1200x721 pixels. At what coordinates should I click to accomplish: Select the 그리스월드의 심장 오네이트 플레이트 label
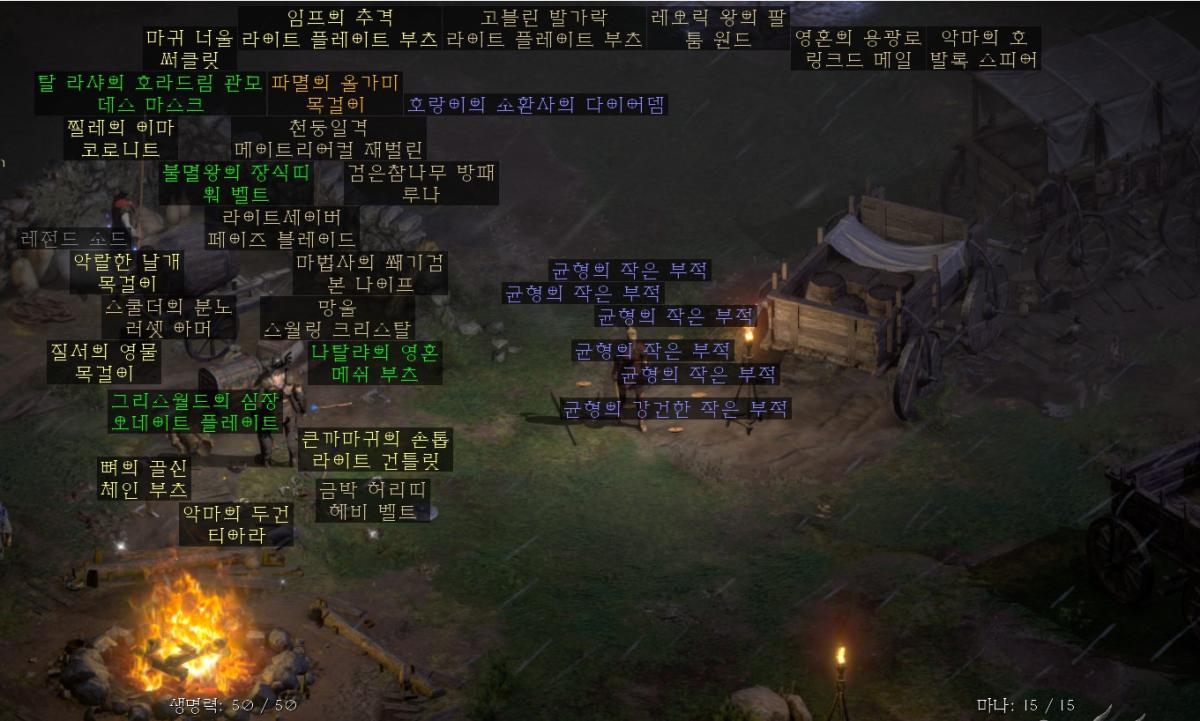(x=195, y=411)
